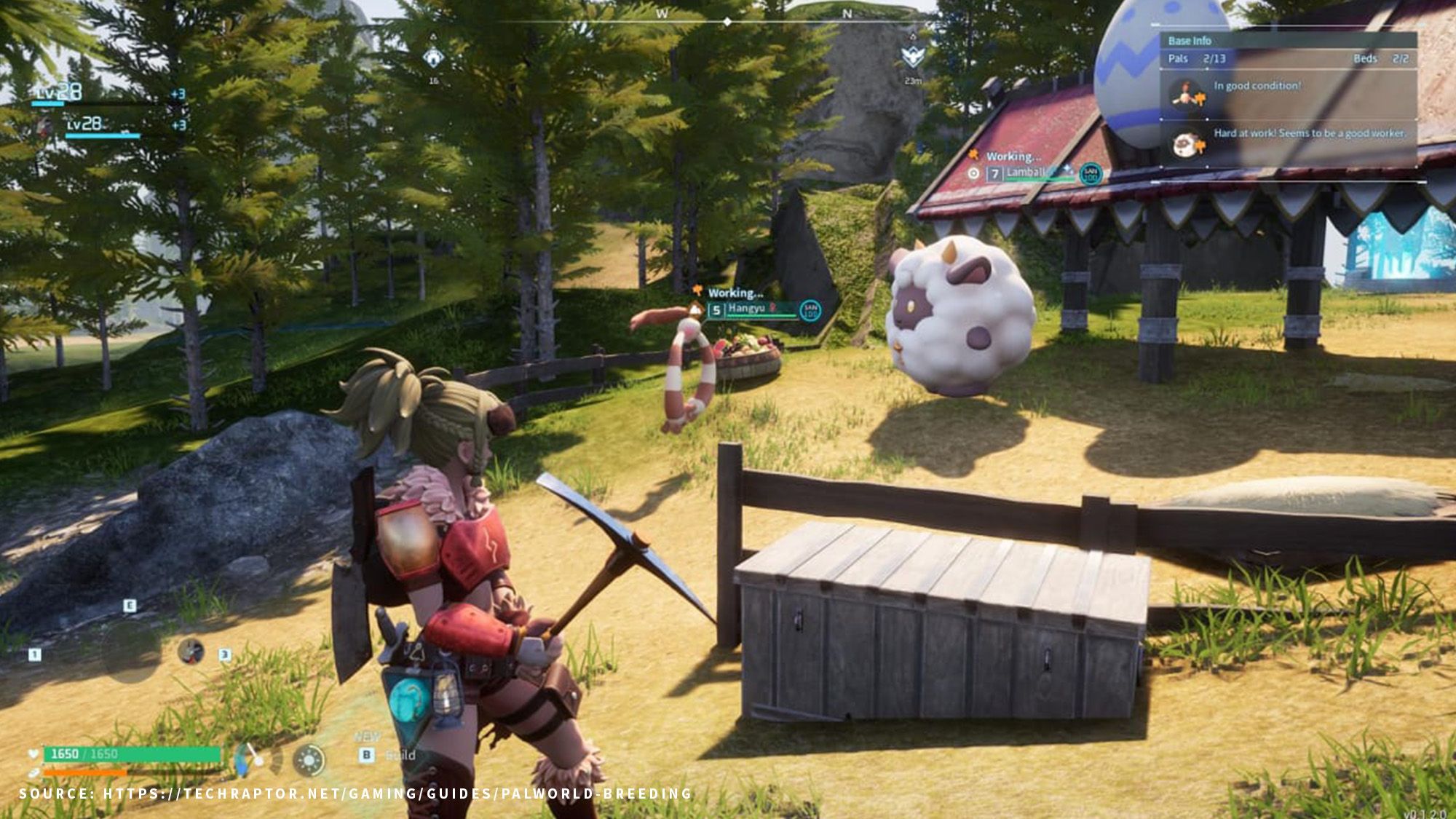The width and height of the screenshot is (1456, 819).
Task: Click the base house marker on the compass
Action: (x=434, y=58)
